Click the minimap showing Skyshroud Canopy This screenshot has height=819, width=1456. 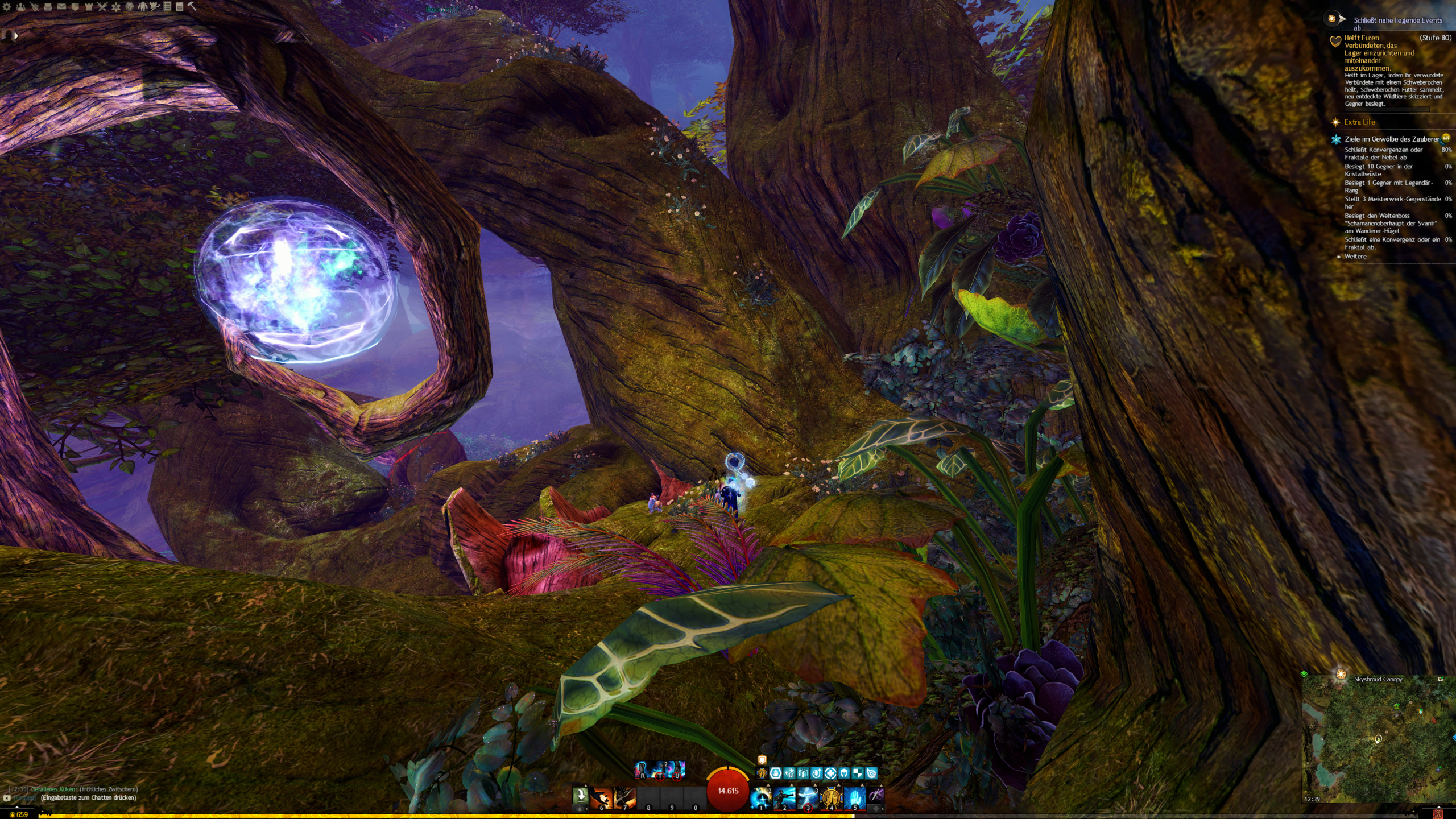[1376, 739]
